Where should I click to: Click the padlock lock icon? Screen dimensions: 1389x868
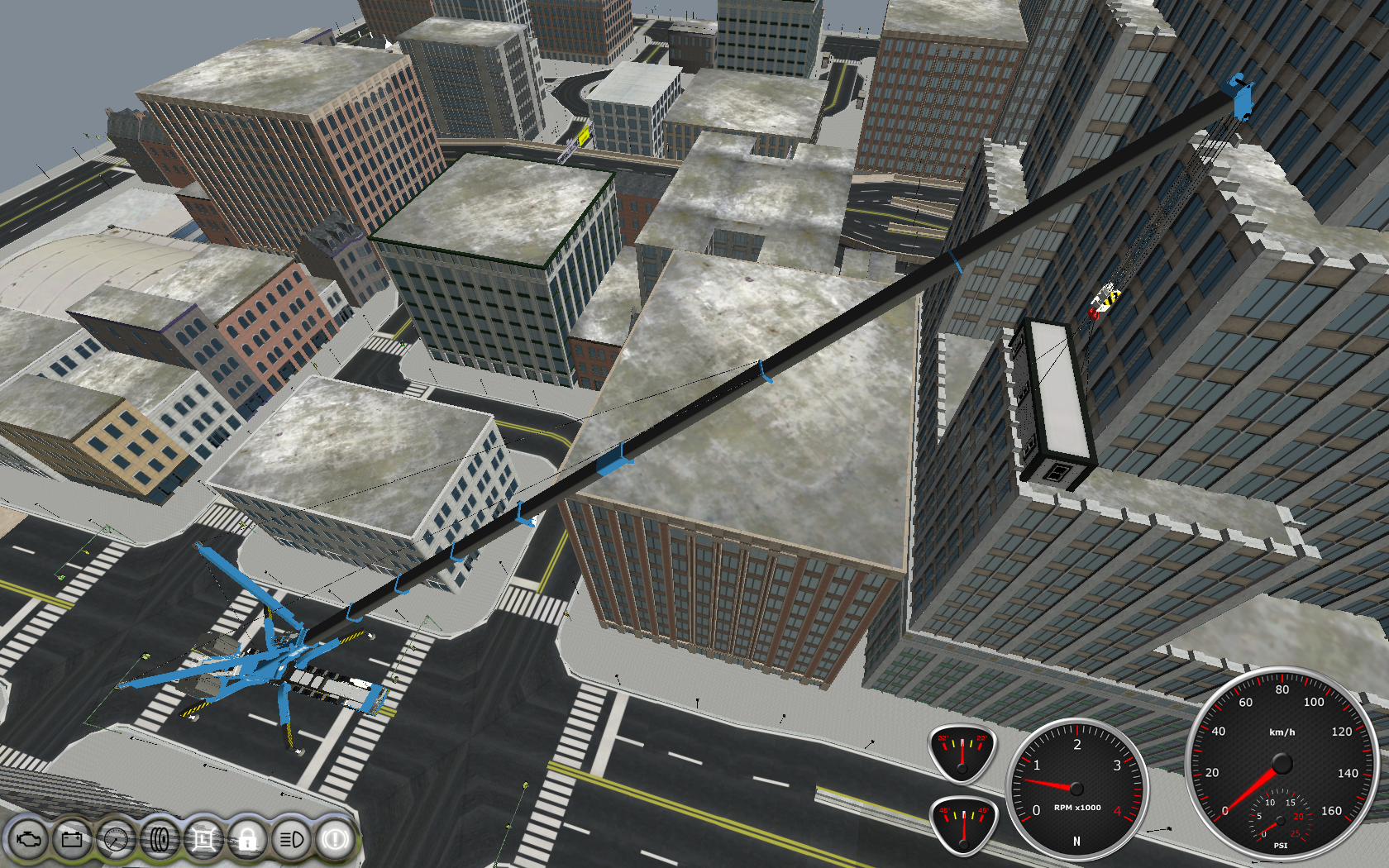(247, 840)
